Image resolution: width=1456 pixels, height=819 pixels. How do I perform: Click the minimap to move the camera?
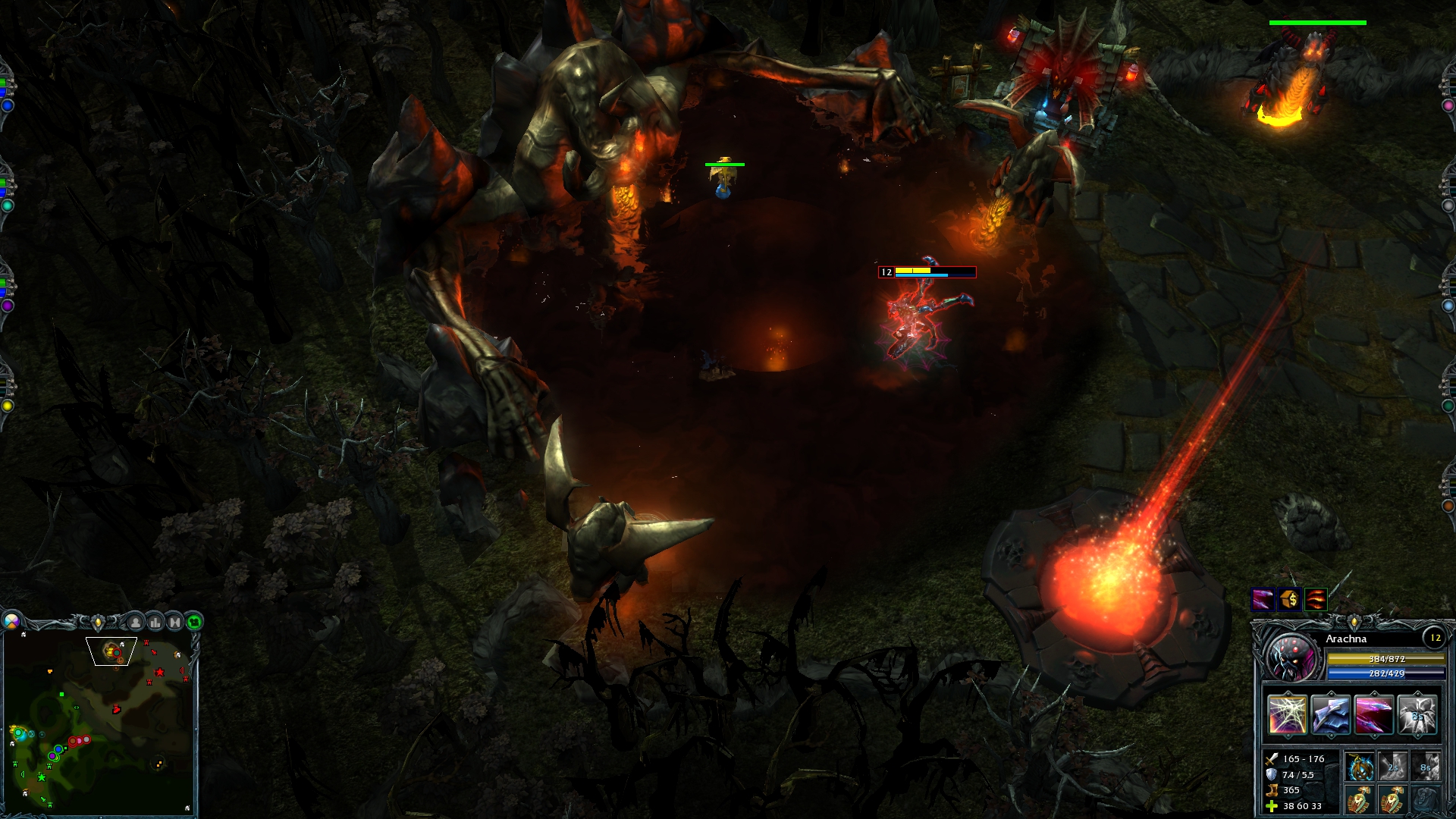pos(99,724)
